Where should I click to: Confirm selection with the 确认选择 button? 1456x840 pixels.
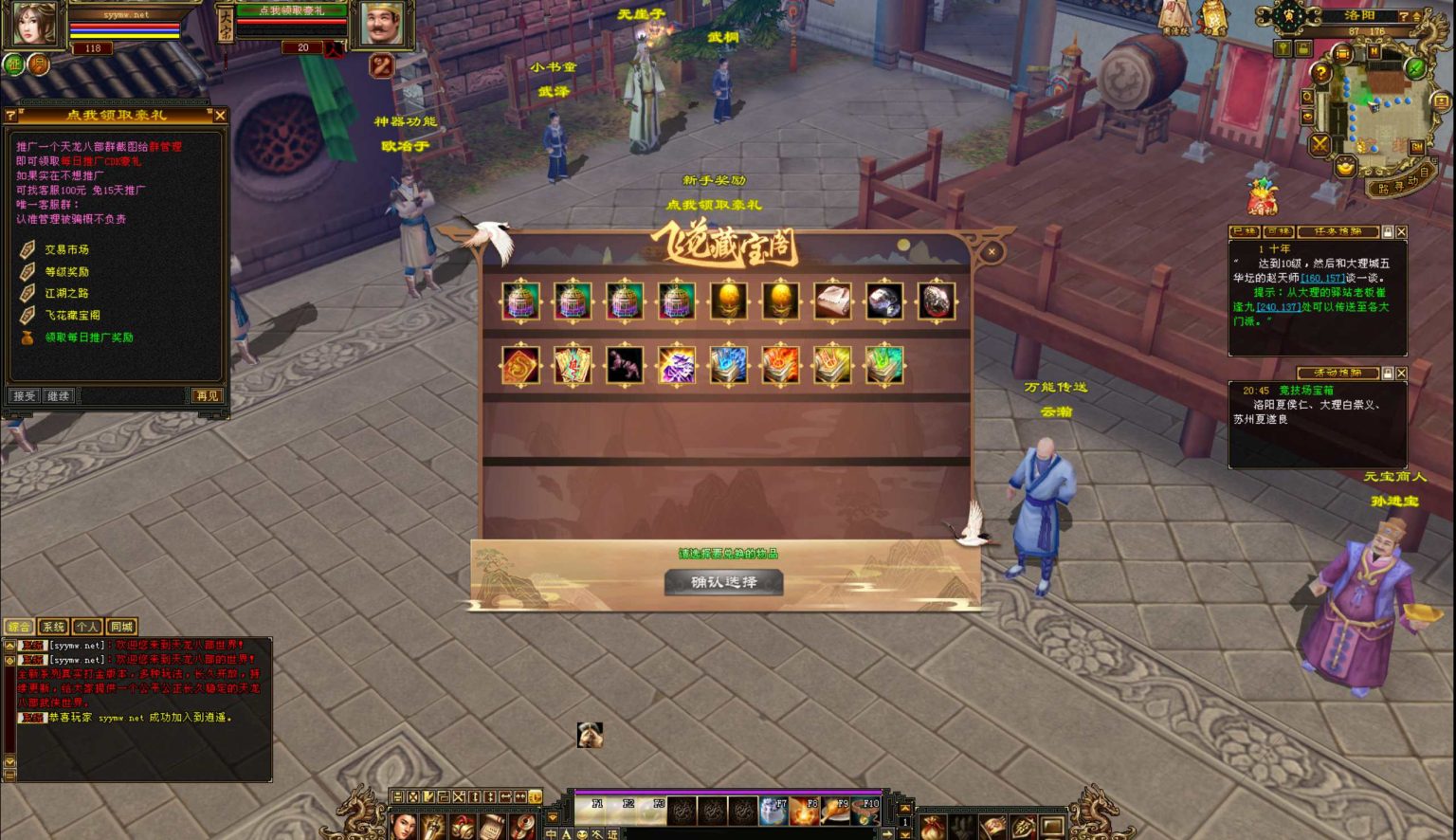click(724, 582)
